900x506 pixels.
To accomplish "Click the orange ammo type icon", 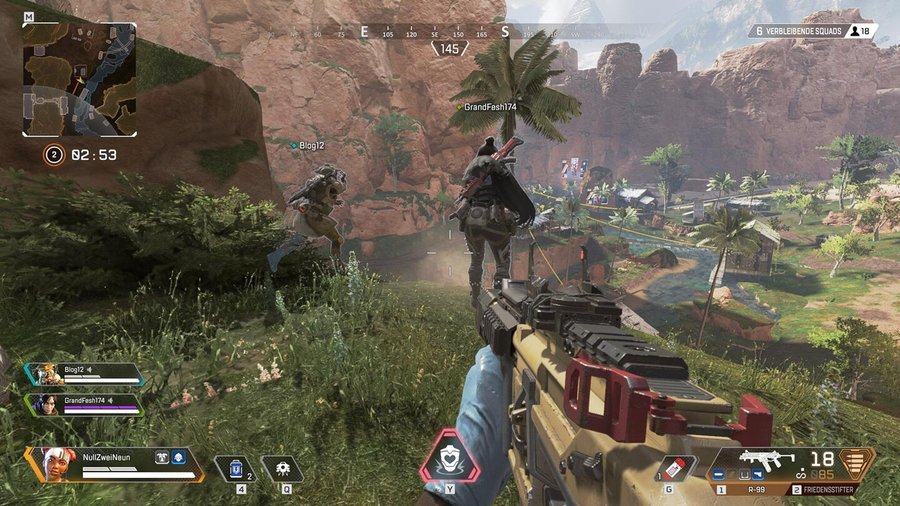I will (857, 463).
